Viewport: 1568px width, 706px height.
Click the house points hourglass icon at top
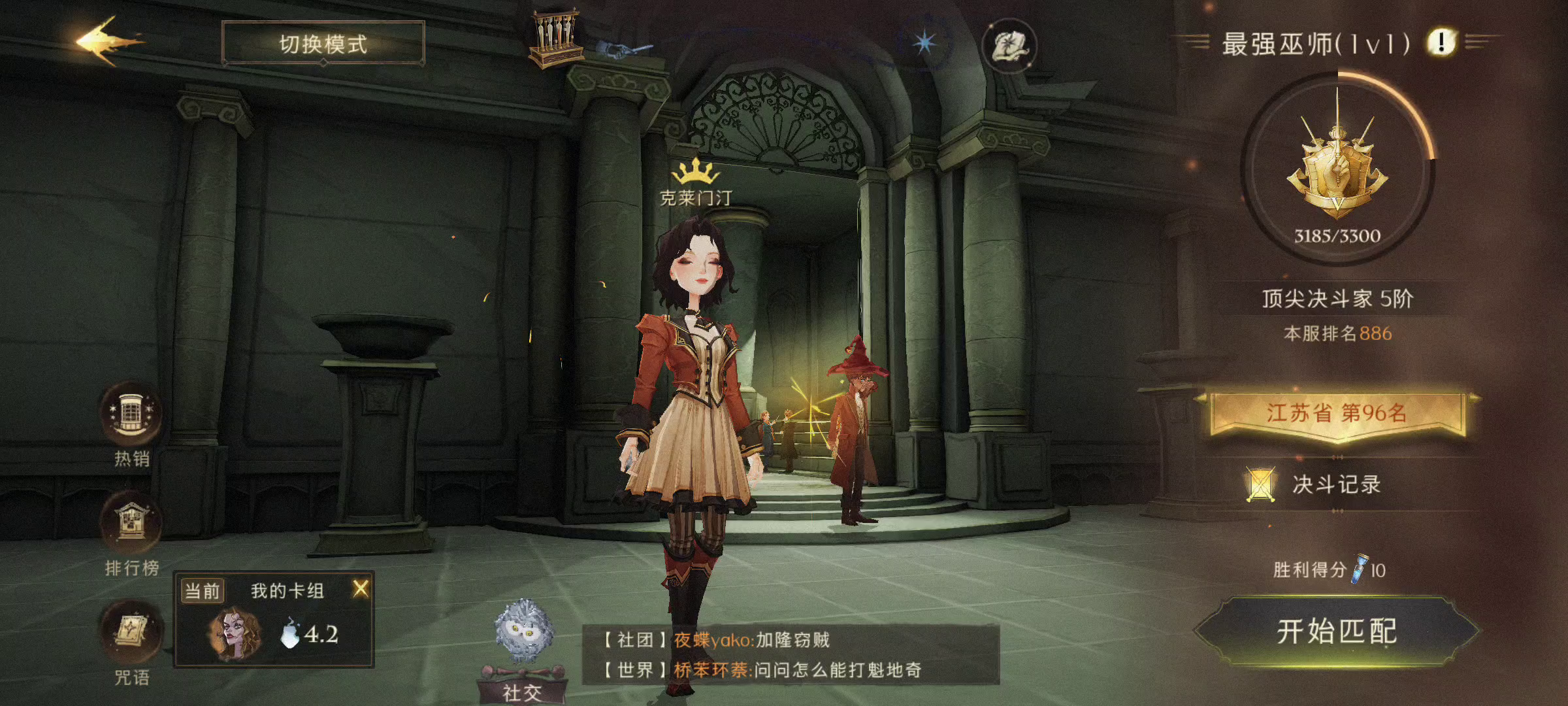(557, 36)
